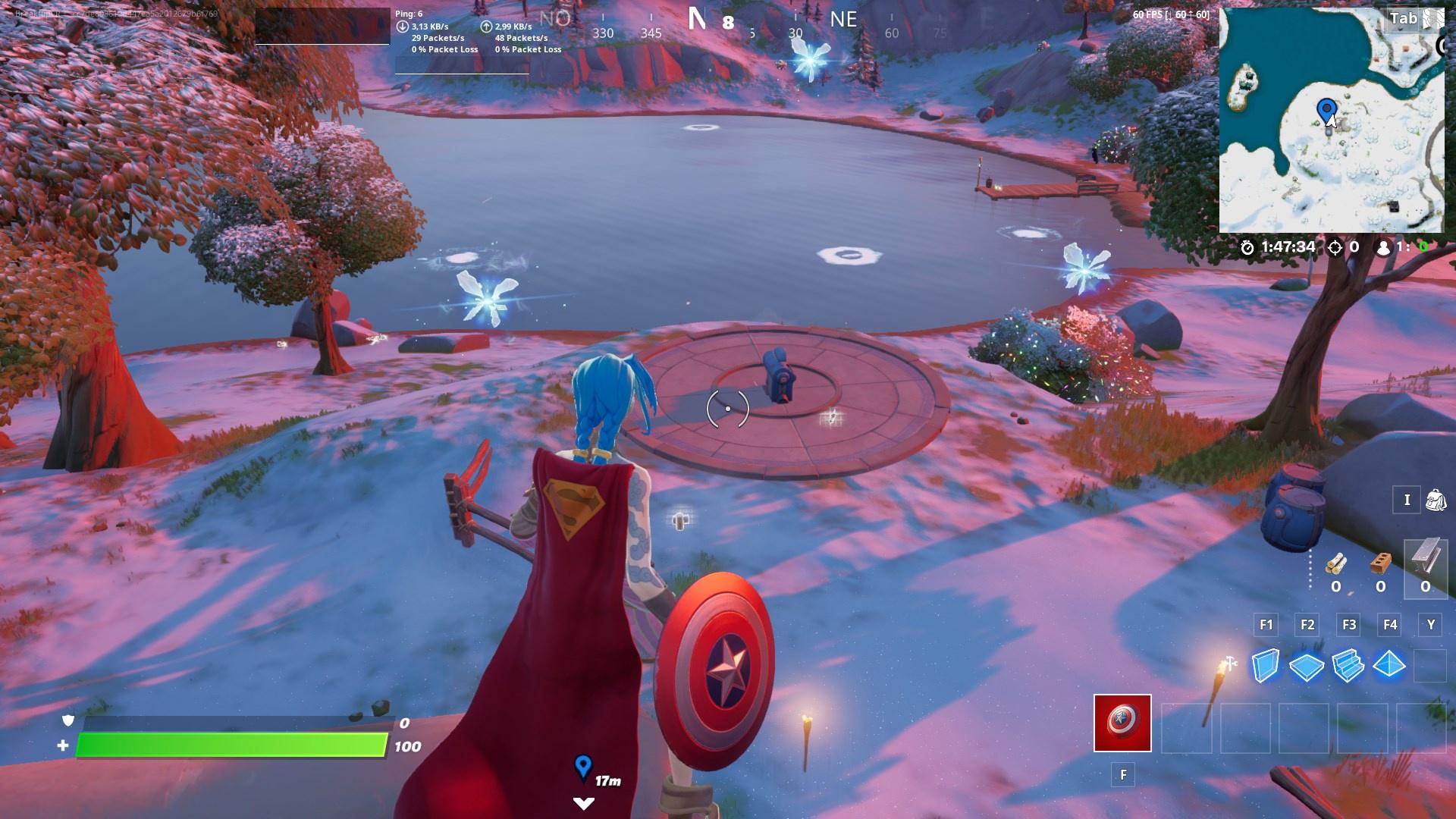Select Captain America's shield in the hotbar
Image resolution: width=1456 pixels, height=819 pixels.
[1122, 722]
